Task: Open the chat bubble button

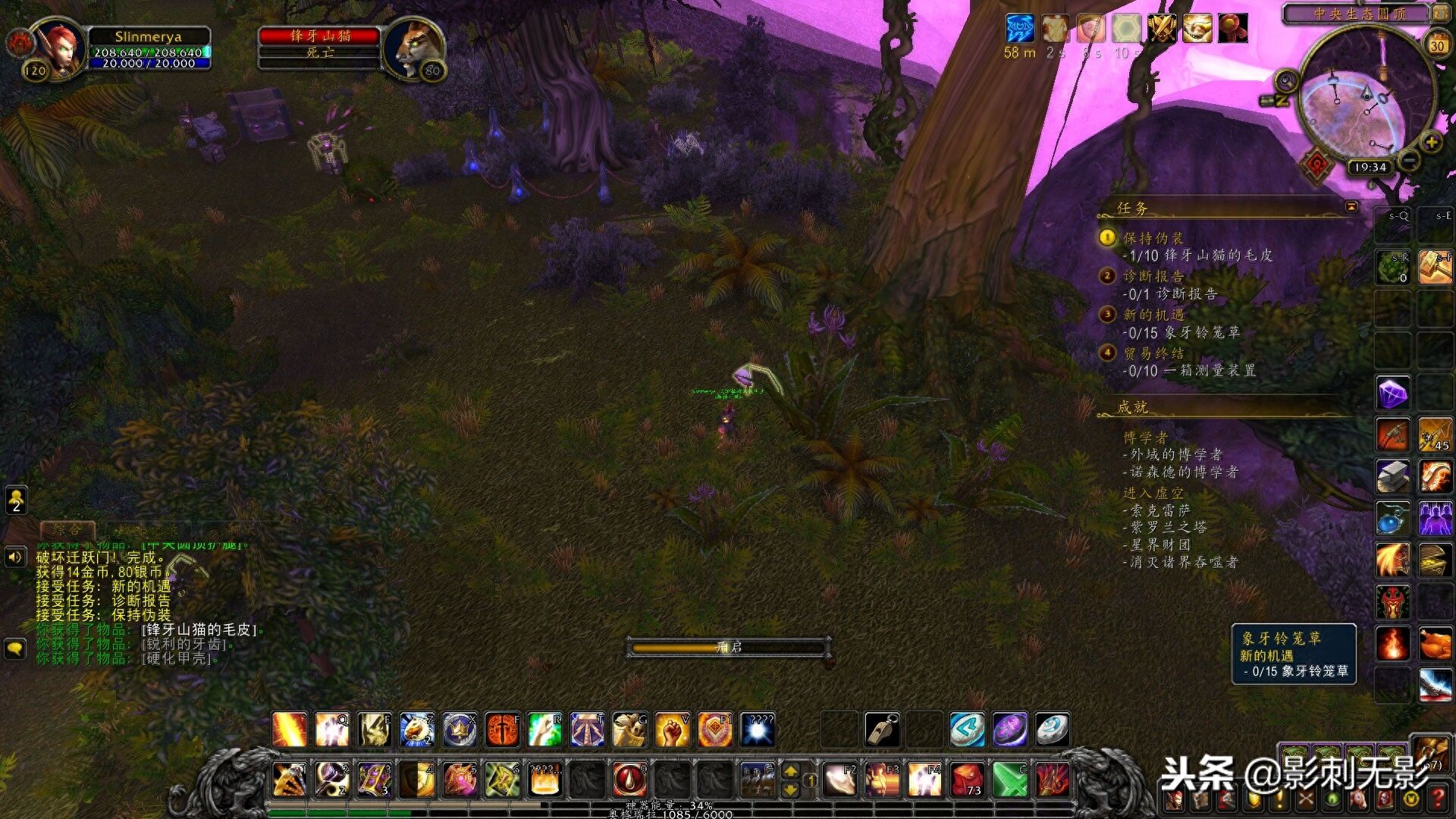Action: (15, 648)
